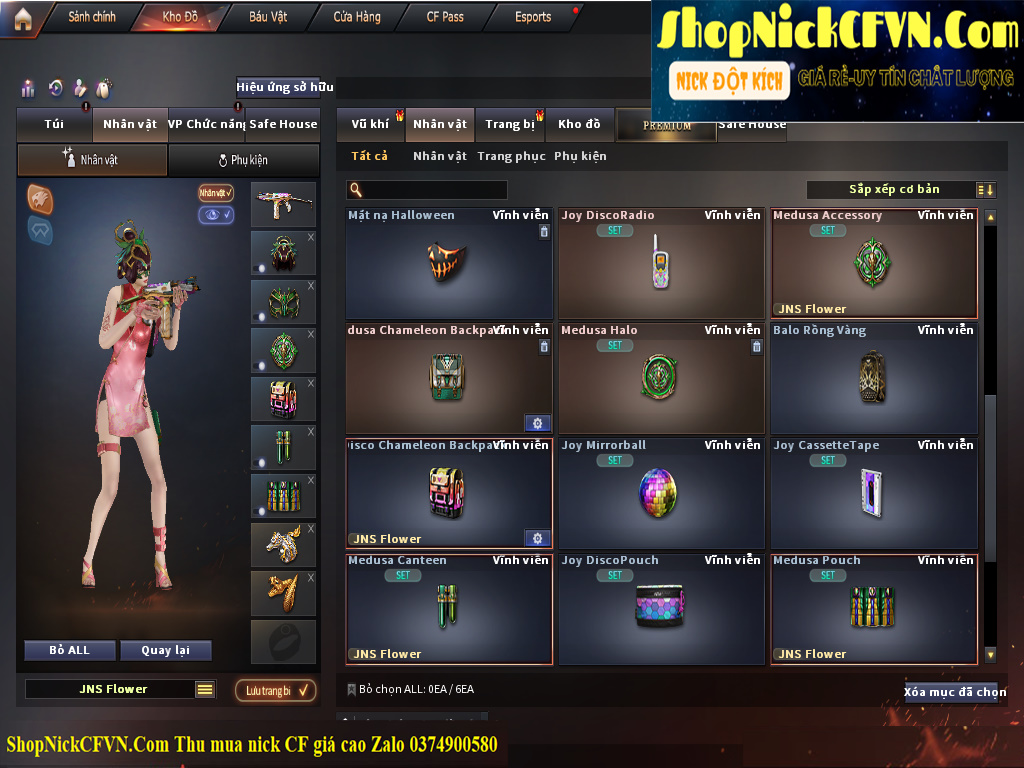Click the Bỏ ALL button
The height and width of the screenshot is (768, 1024).
pyautogui.click(x=70, y=650)
